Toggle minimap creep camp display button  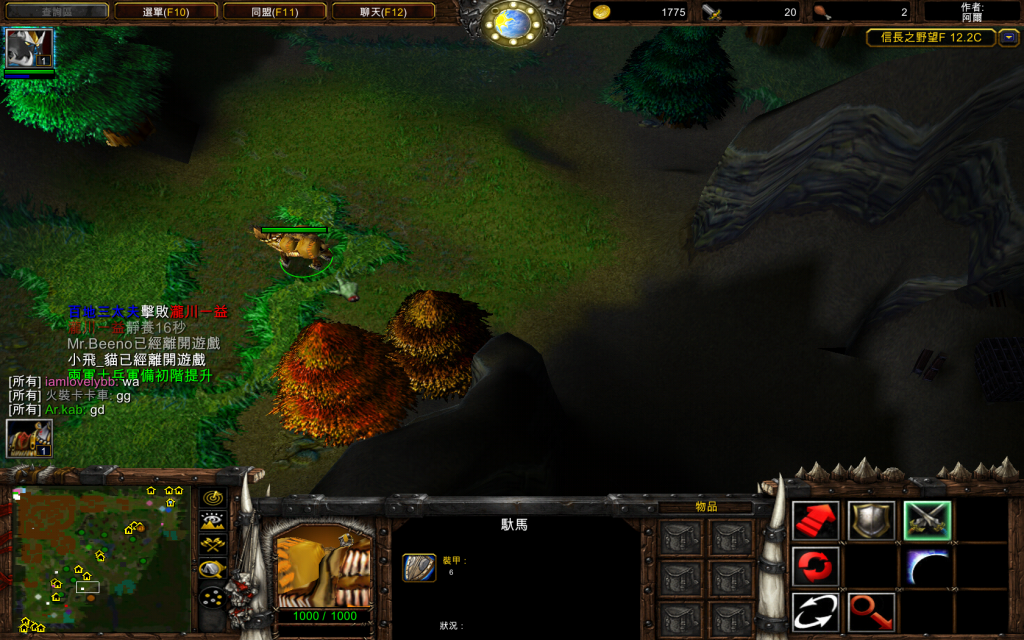coord(212,570)
